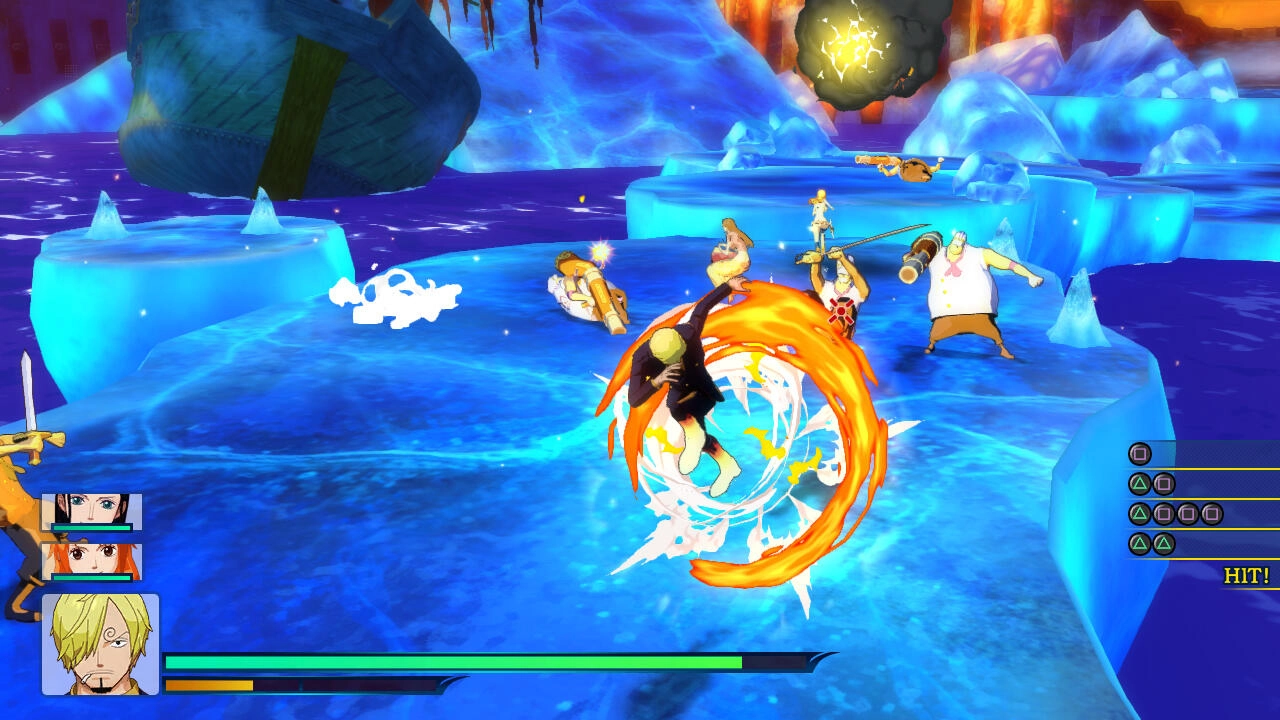This screenshot has width=1280, height=720.
Task: Click the last Square icon in the four-button combo
Action: [1211, 513]
